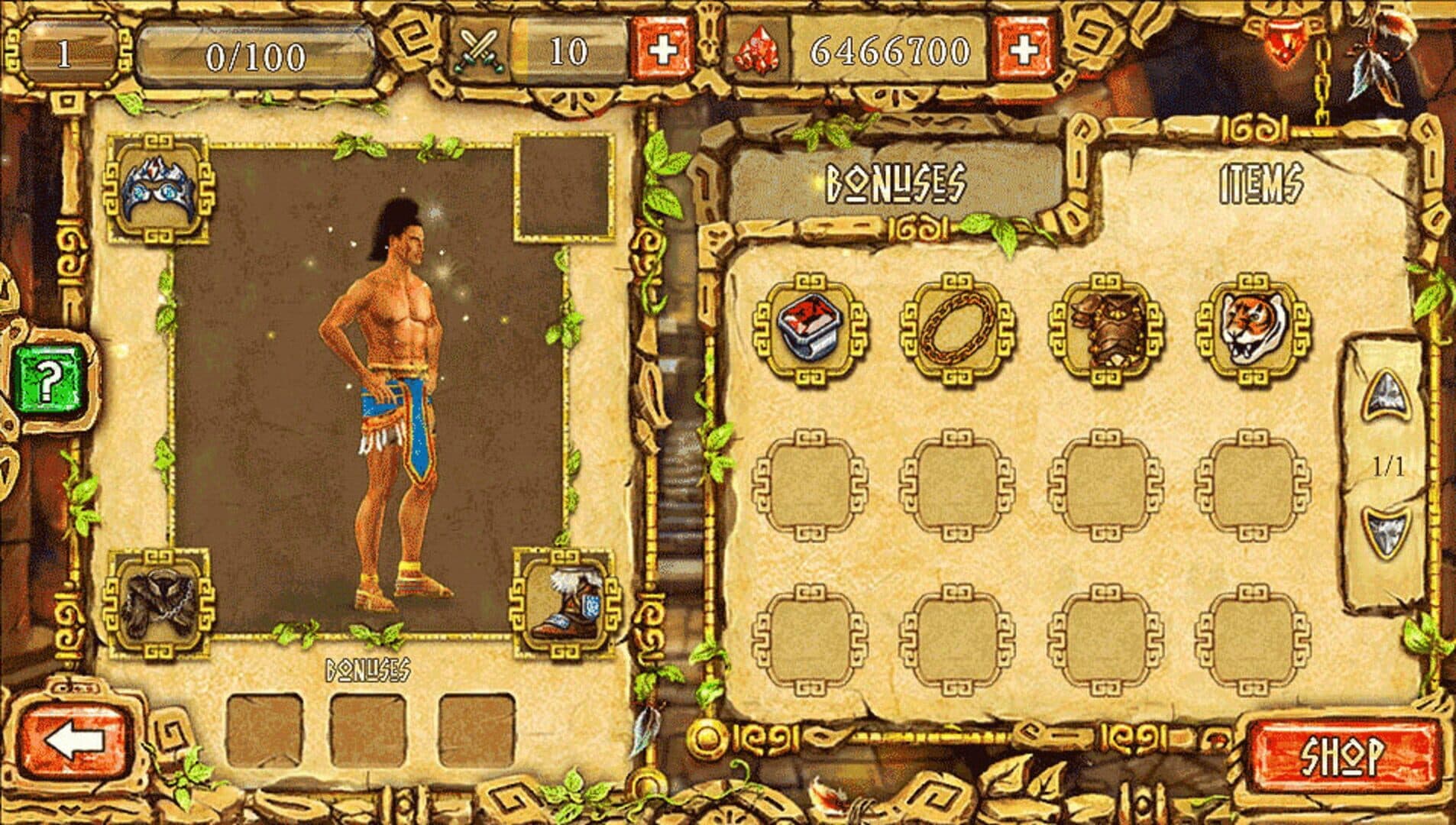1456x825 pixels.
Task: Buy more red gems with plus button
Action: pos(1024,50)
